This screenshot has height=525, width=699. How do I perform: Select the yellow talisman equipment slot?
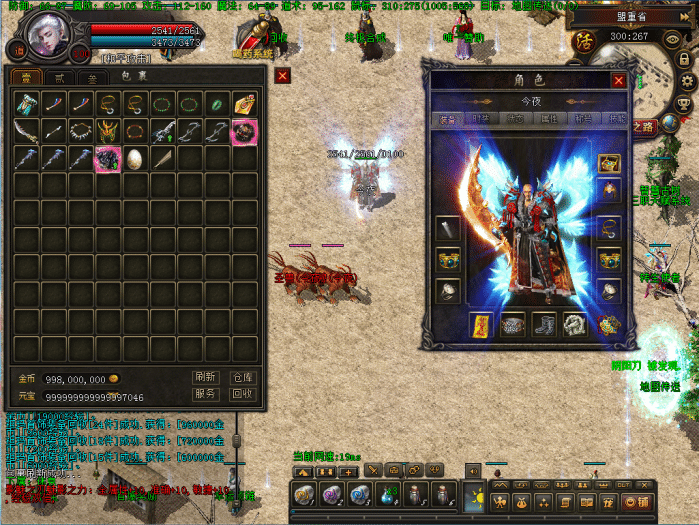[x=481, y=325]
